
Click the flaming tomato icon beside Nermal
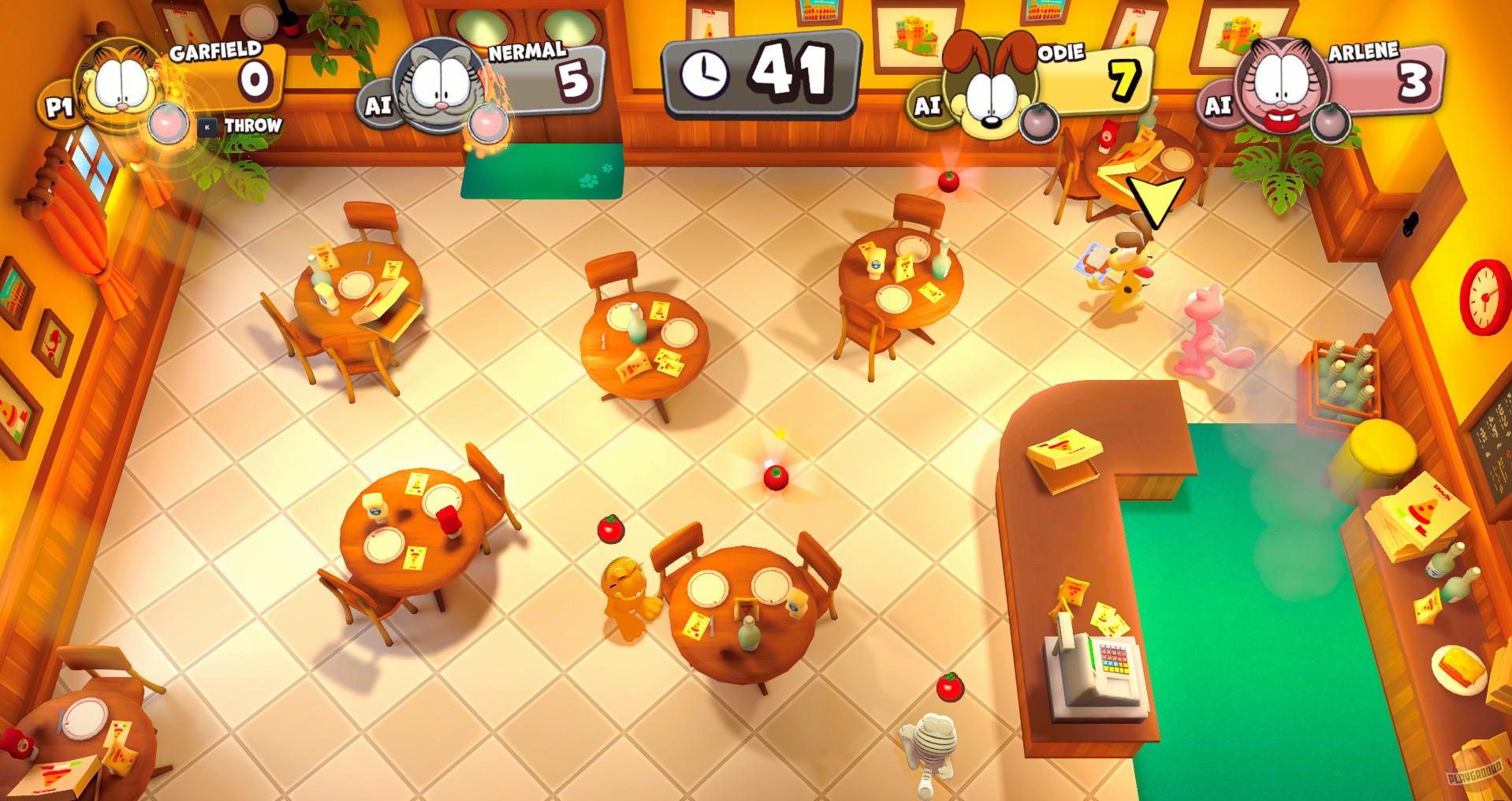pyautogui.click(x=489, y=122)
